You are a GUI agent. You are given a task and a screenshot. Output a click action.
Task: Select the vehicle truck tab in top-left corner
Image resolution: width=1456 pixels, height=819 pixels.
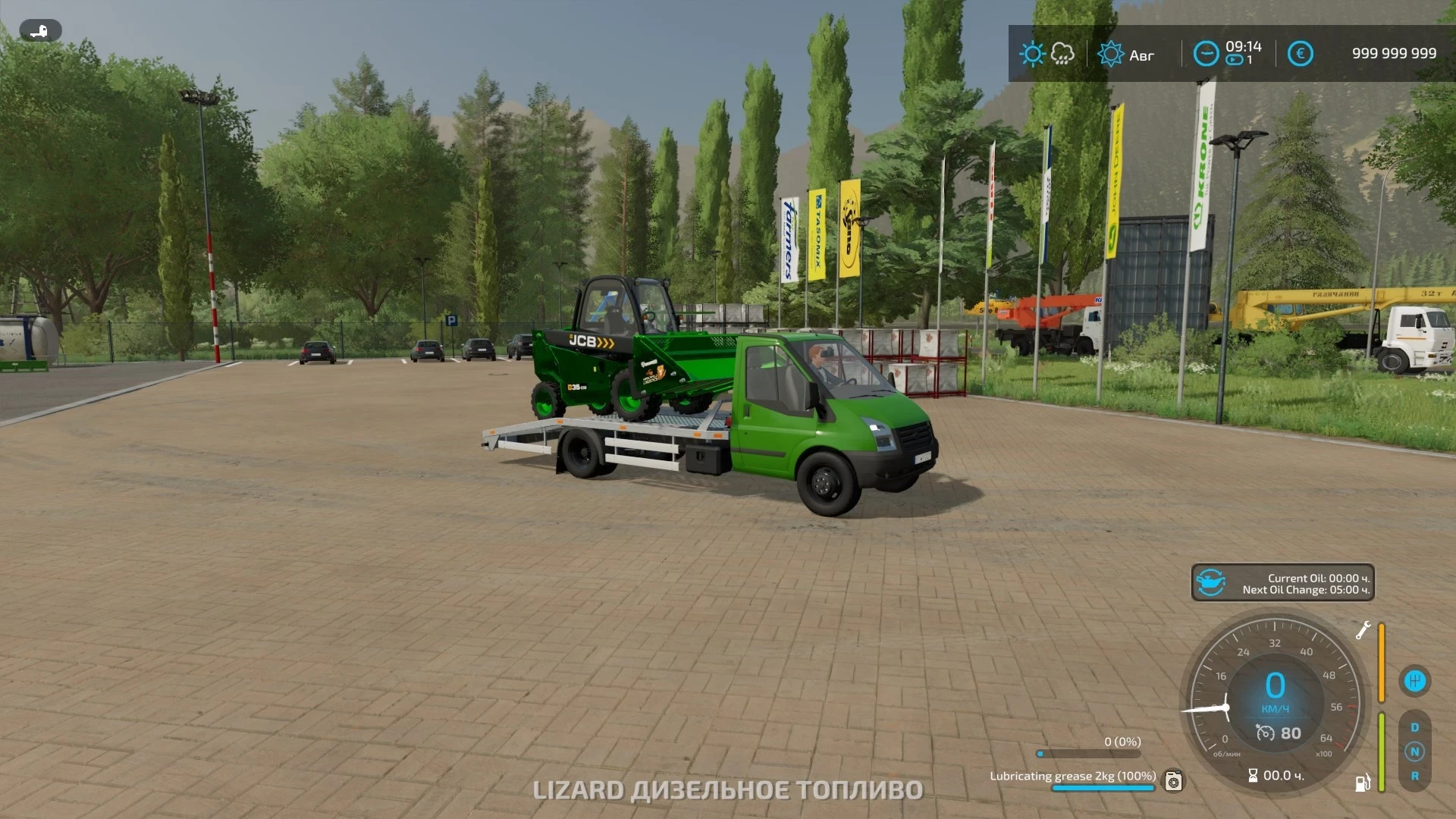[x=39, y=30]
